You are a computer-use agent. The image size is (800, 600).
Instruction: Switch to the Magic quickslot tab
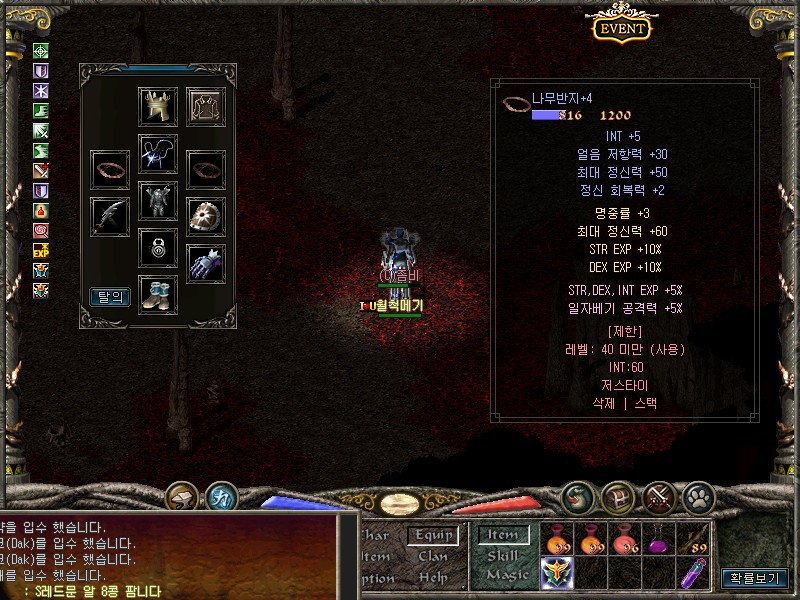(506, 575)
